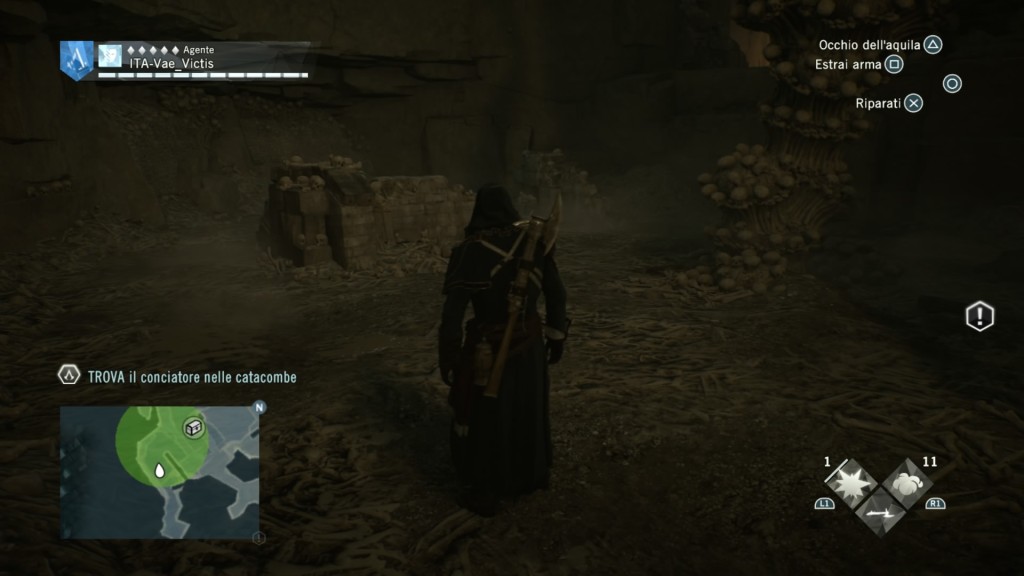Screen dimensions: 1024x576
Task: Click the minimap north compass indicator
Action: (x=259, y=408)
